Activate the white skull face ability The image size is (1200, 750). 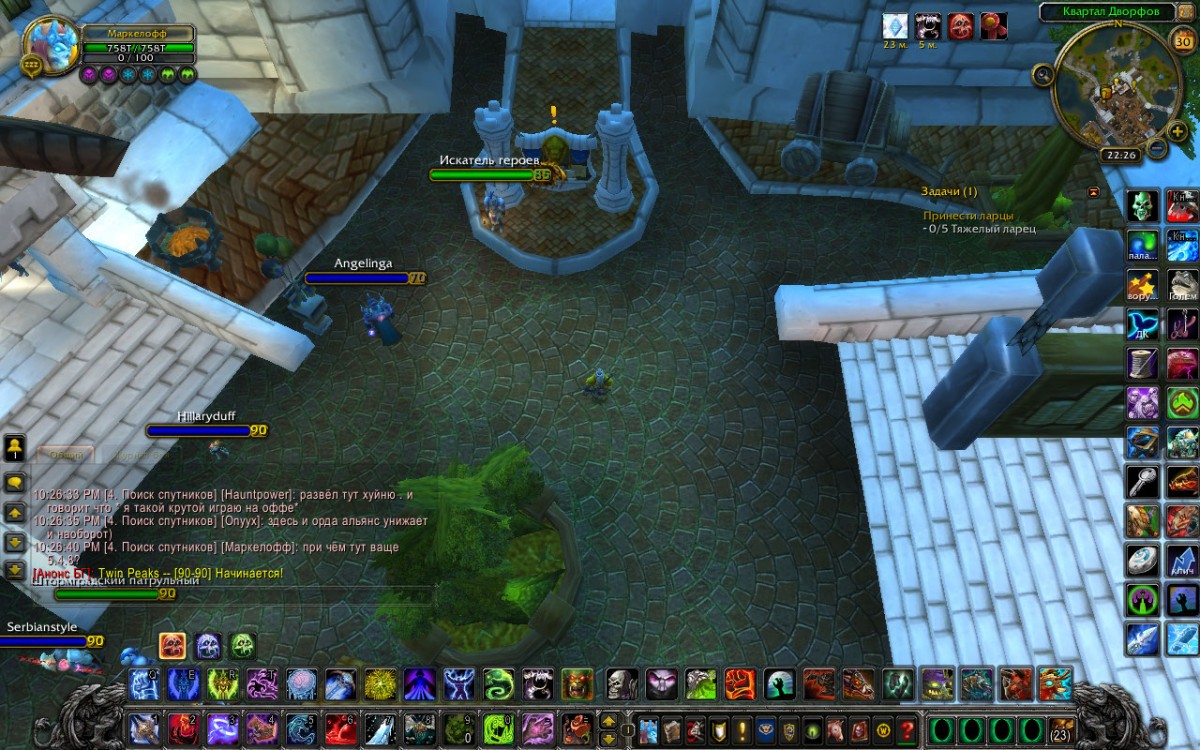(x=622, y=685)
